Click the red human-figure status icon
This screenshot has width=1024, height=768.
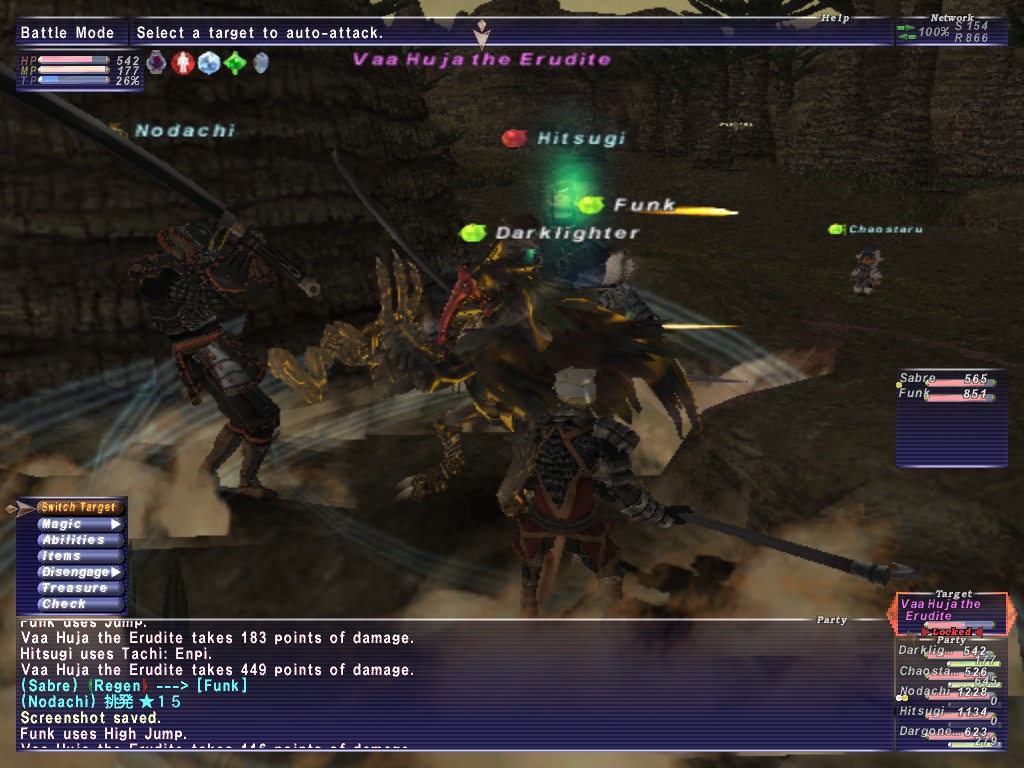[x=182, y=63]
